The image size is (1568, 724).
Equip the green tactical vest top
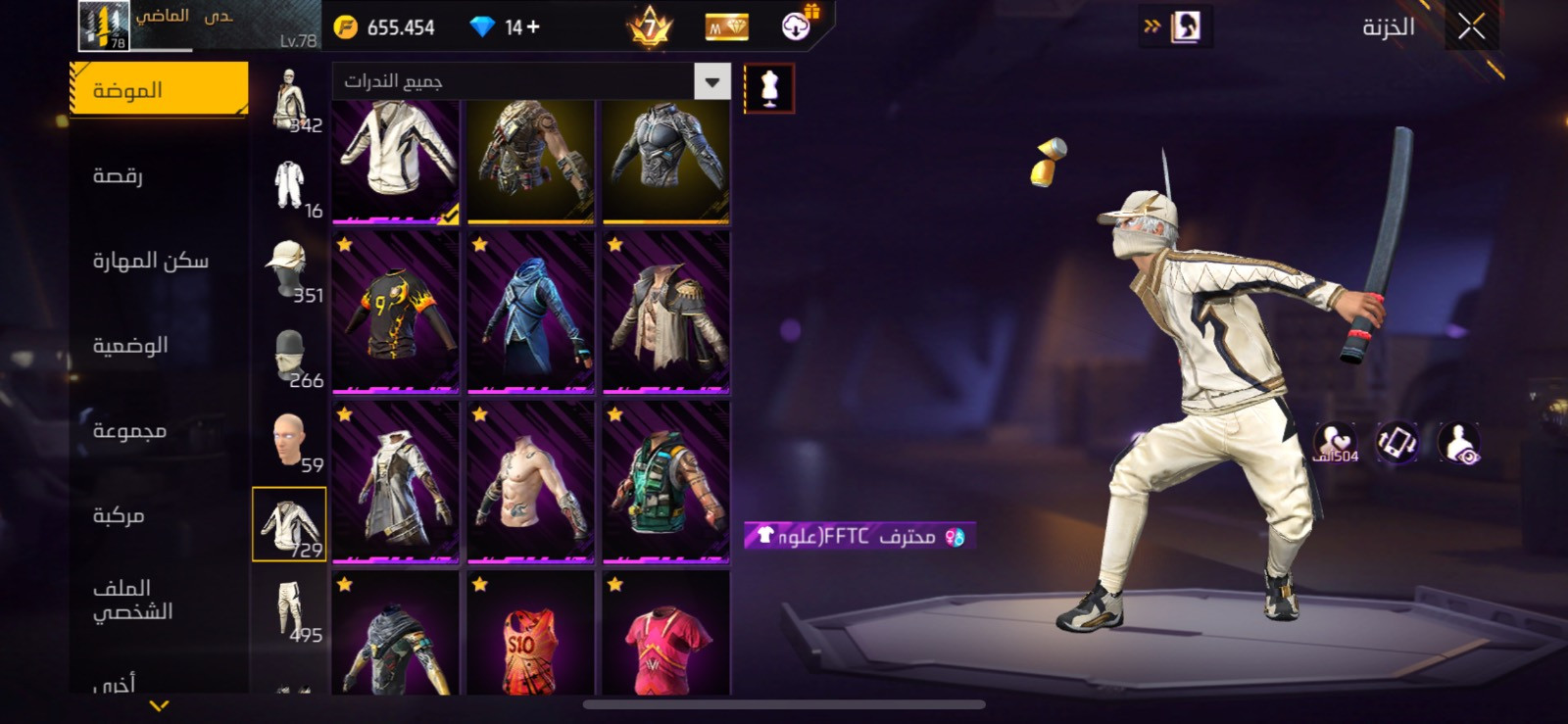click(x=666, y=482)
